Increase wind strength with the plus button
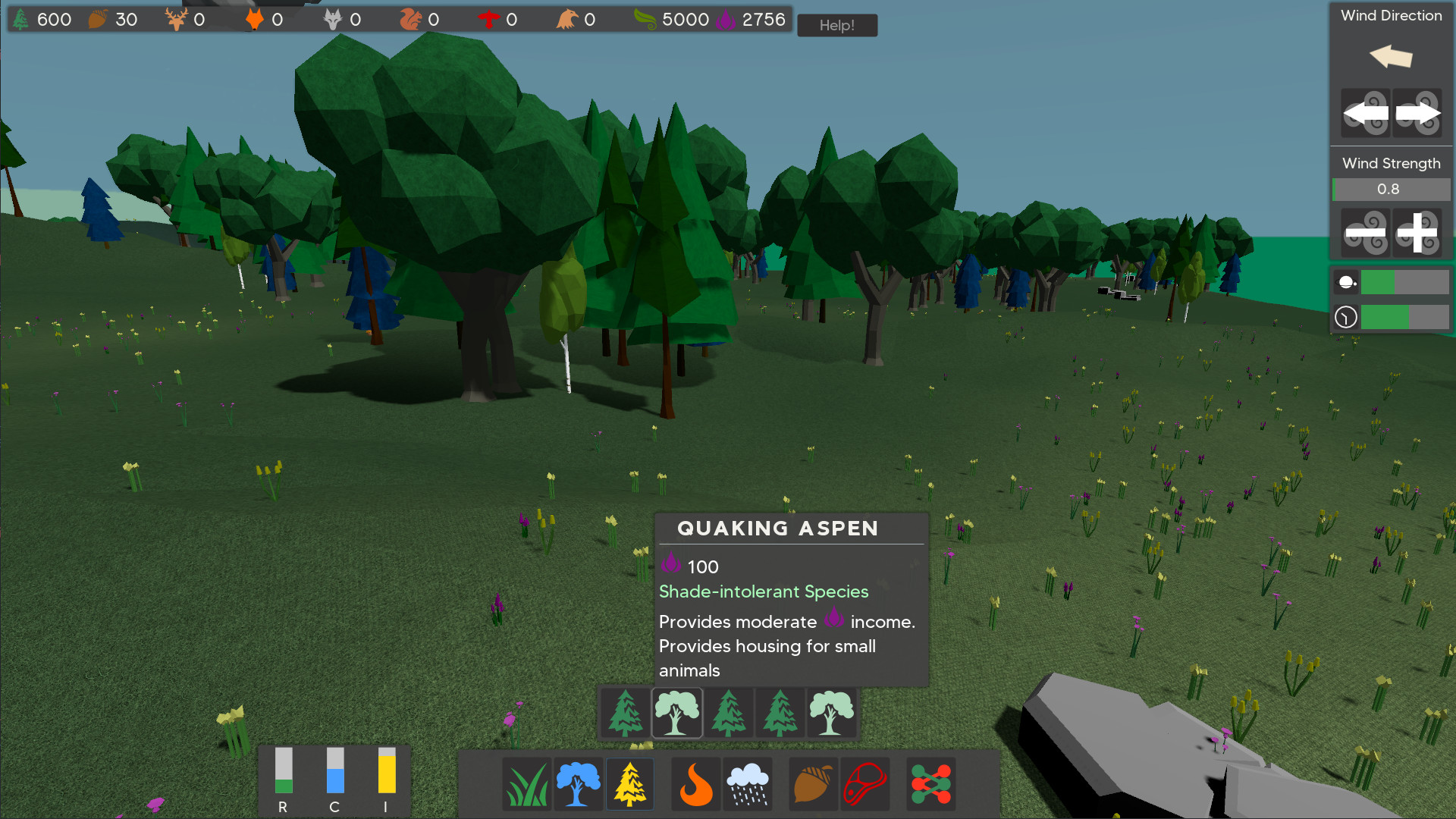This screenshot has height=819, width=1456. click(1417, 233)
